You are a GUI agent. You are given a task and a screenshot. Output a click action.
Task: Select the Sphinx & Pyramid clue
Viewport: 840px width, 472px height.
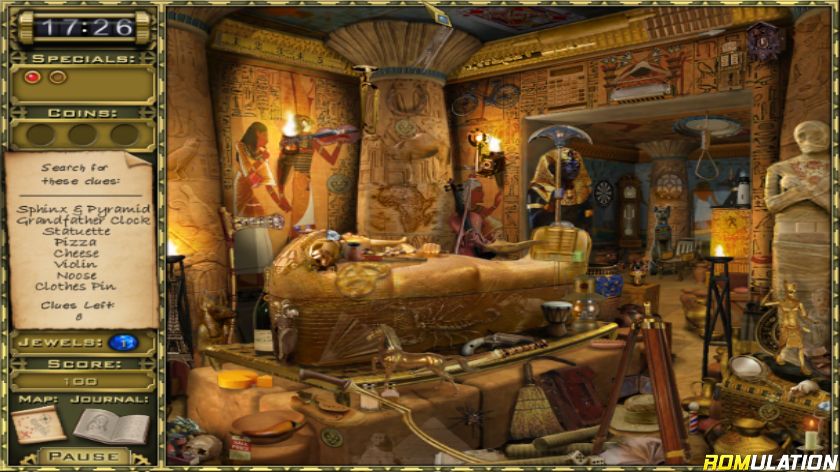click(84, 209)
